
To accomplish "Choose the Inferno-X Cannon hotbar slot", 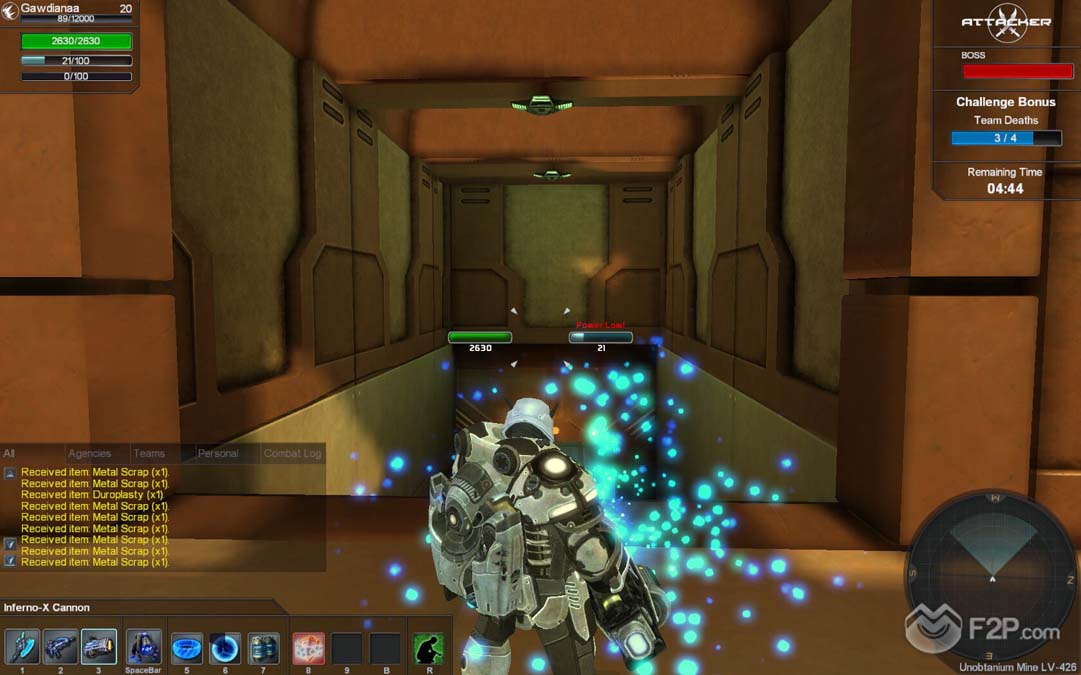I will tap(98, 647).
